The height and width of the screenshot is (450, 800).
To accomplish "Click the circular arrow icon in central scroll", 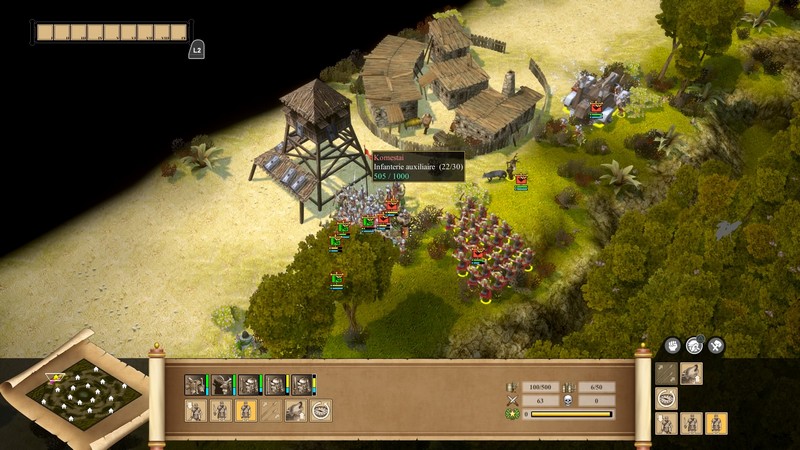I will click(x=321, y=410).
